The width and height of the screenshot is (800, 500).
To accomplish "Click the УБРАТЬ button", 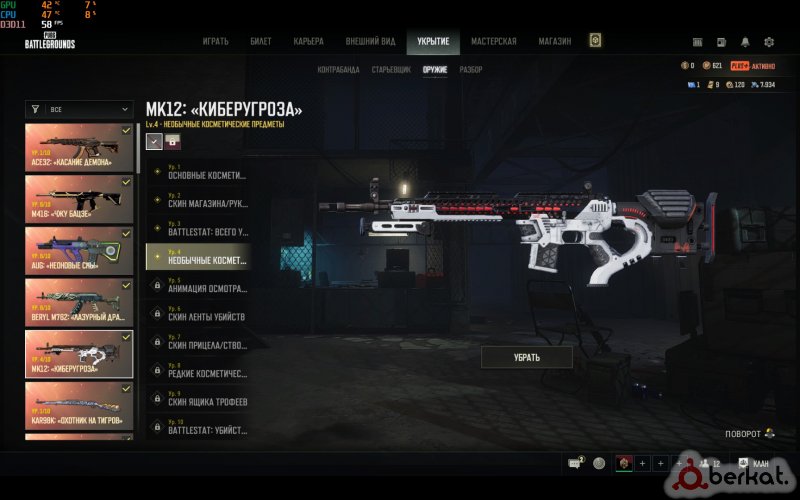I will (527, 357).
